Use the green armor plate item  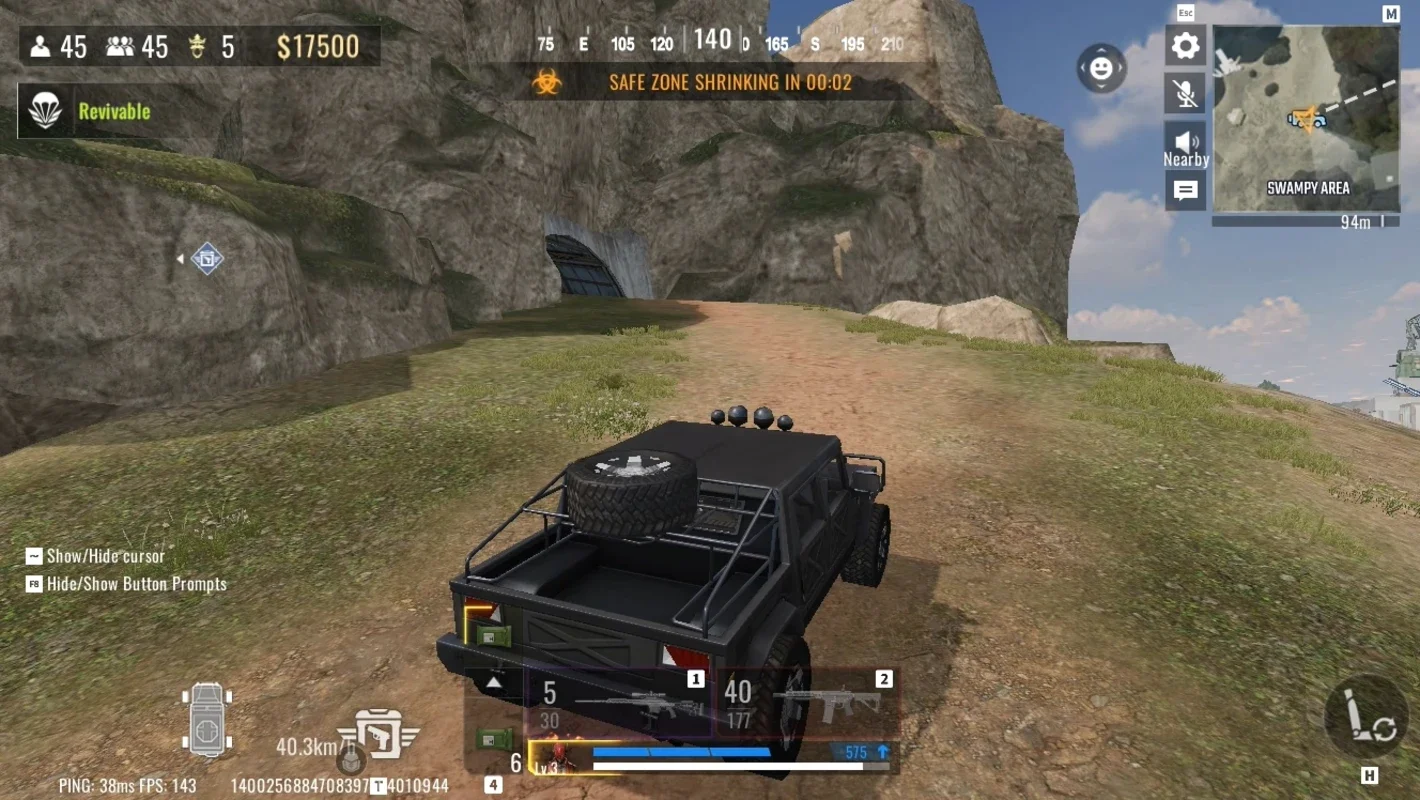click(492, 740)
